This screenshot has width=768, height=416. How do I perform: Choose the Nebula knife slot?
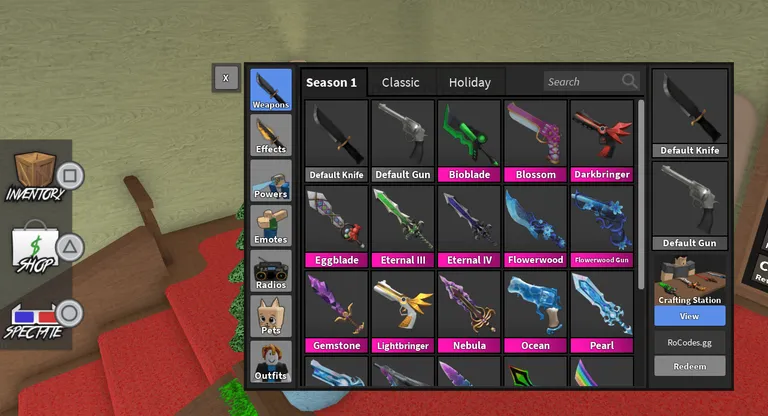click(x=469, y=312)
